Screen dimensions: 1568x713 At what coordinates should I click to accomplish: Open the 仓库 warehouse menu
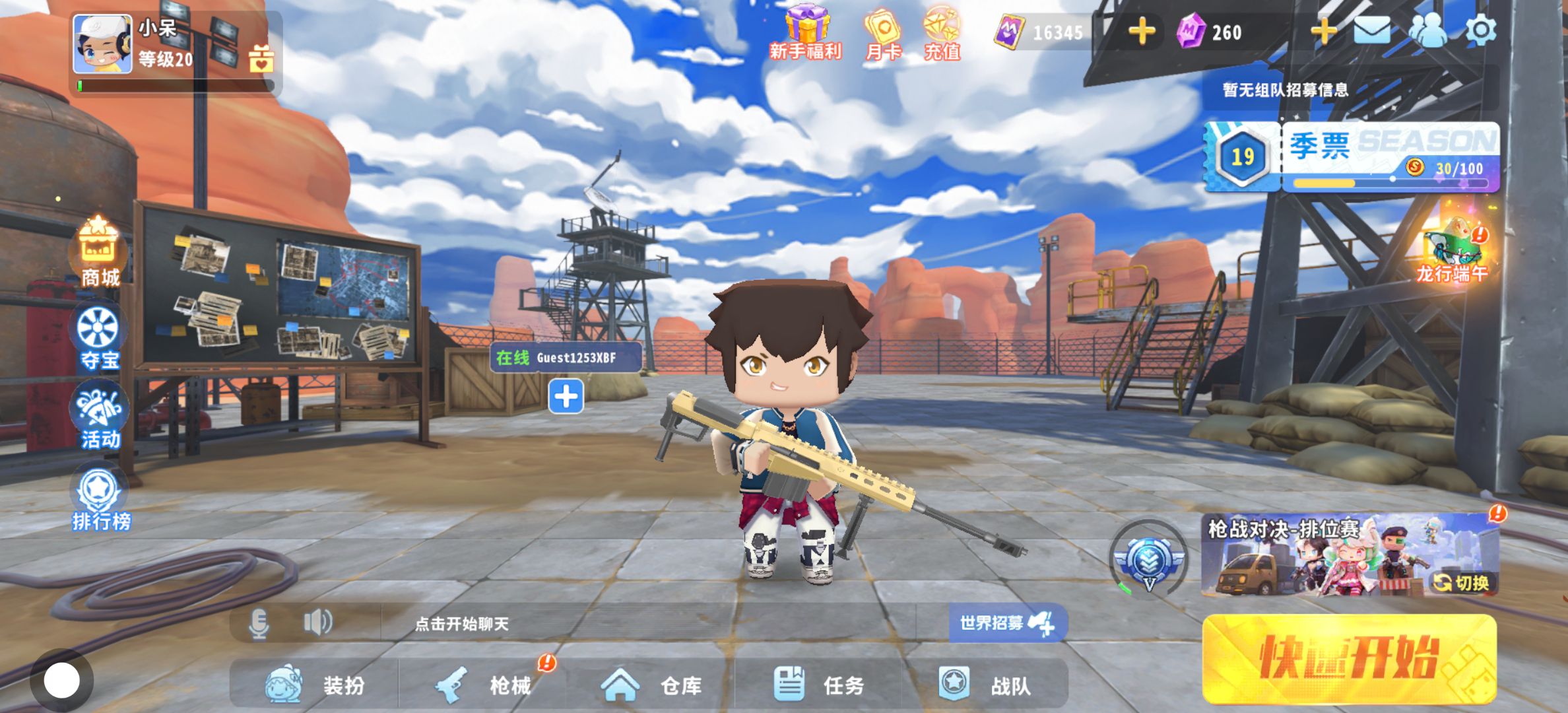point(652,685)
